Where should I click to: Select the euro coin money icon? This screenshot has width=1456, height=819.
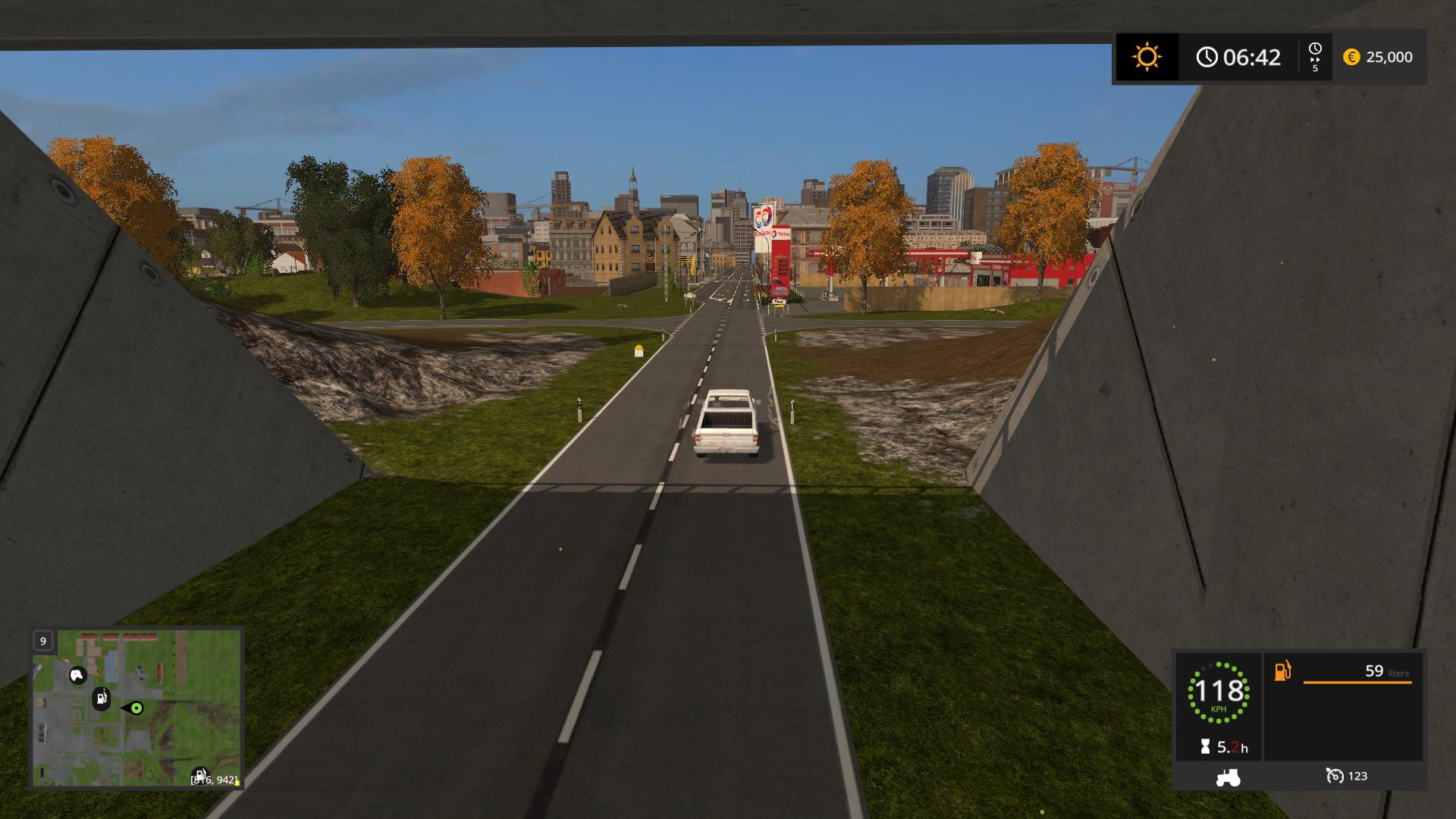(1351, 58)
